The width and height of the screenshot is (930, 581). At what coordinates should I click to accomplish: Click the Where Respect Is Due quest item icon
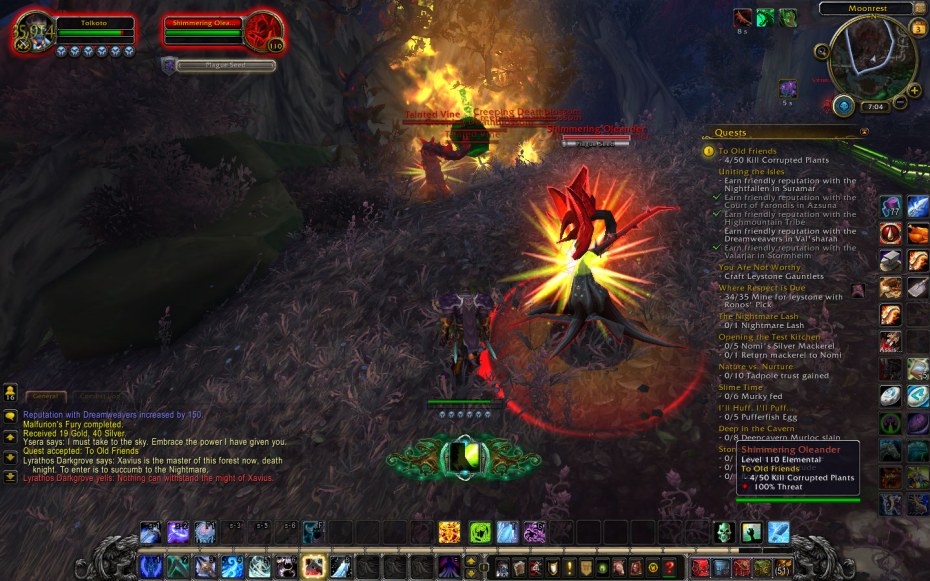pyautogui.click(x=858, y=291)
